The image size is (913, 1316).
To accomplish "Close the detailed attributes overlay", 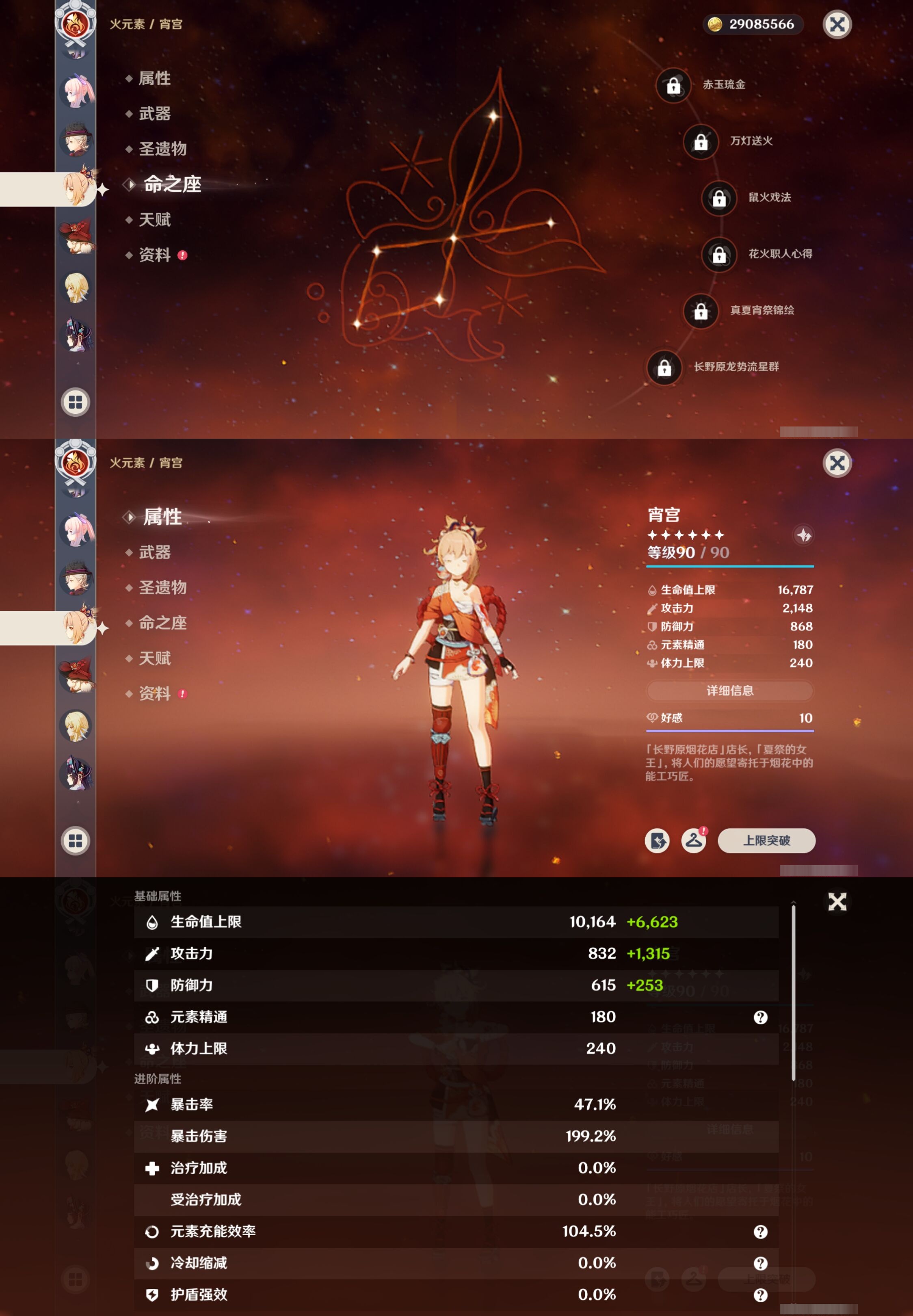I will point(837,902).
